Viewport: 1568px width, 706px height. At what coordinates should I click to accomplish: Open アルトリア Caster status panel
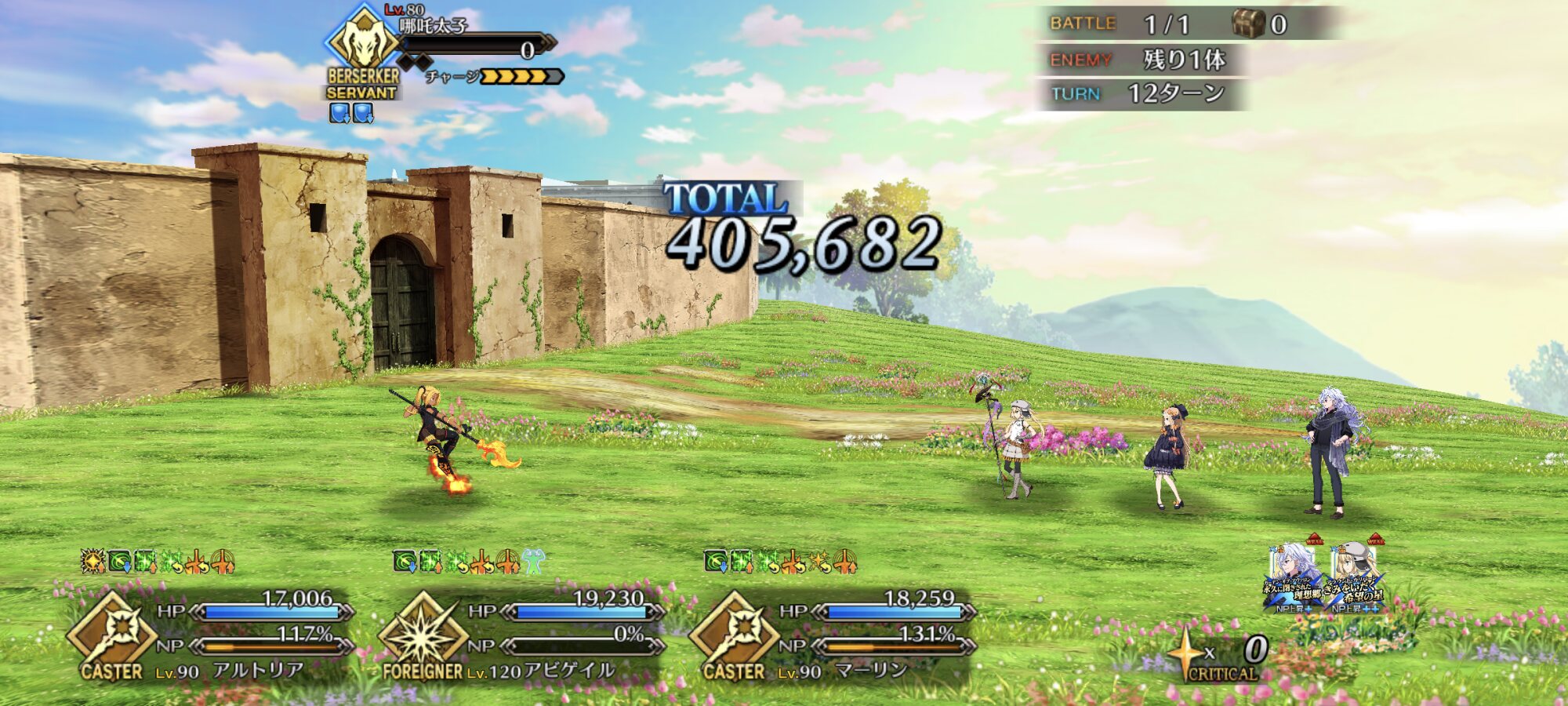click(x=210, y=635)
